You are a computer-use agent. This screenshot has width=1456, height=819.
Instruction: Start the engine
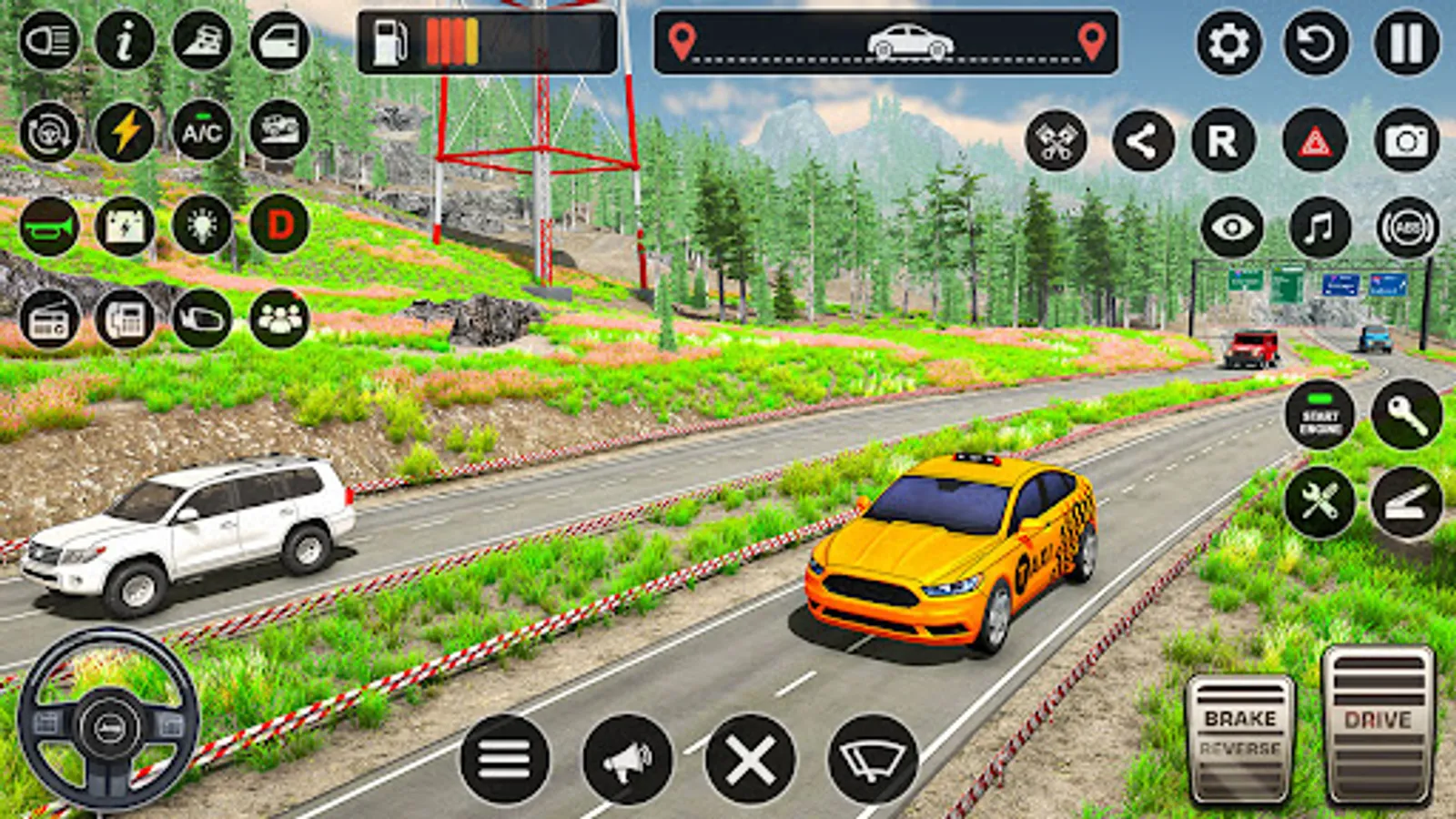1320,416
